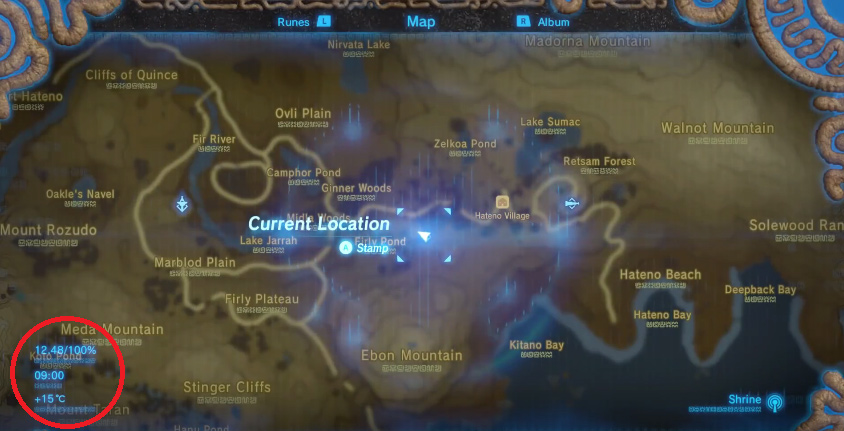Select the Map tab heading

pos(421,21)
